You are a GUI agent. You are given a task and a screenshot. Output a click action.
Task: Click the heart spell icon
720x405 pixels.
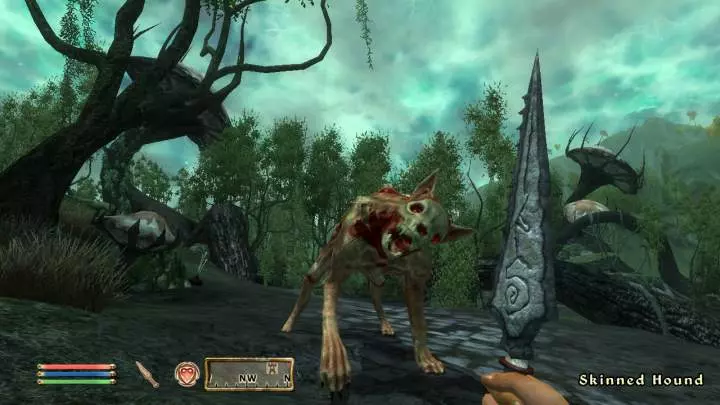pyautogui.click(x=187, y=373)
